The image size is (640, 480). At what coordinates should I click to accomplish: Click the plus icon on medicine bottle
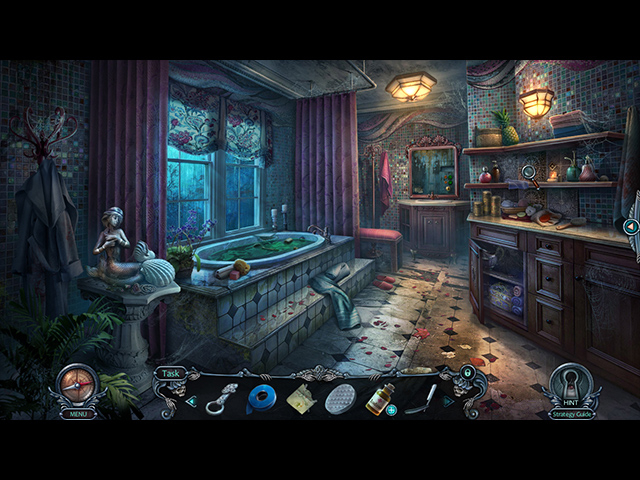click(391, 409)
